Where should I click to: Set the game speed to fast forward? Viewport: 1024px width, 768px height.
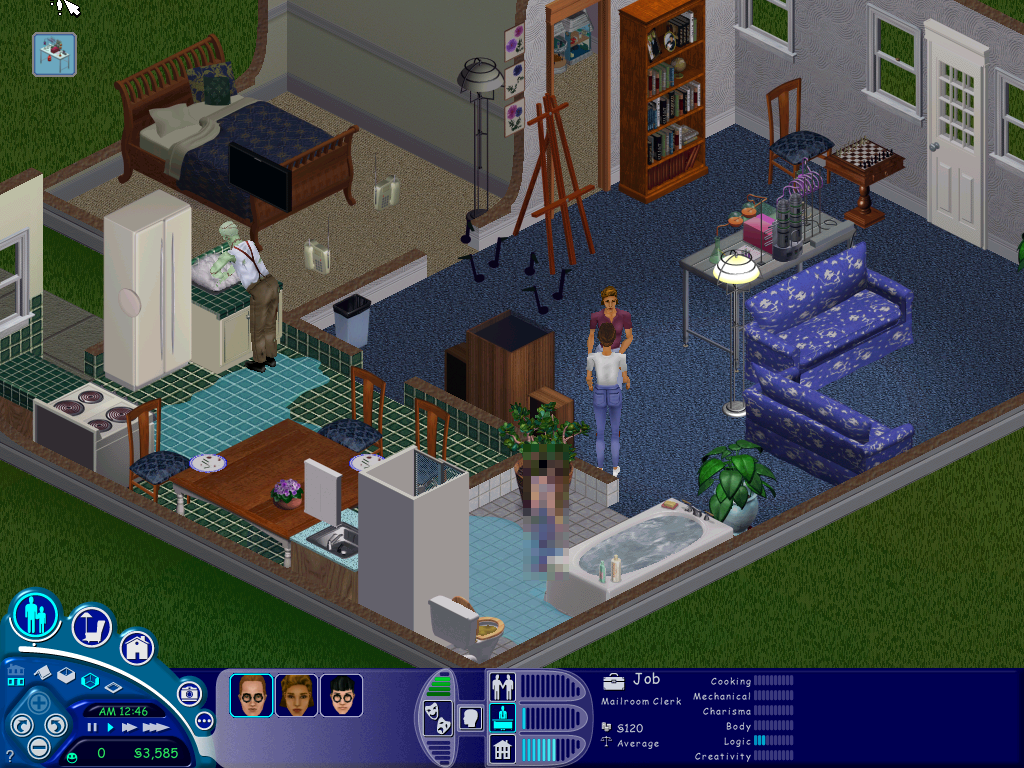(127, 727)
